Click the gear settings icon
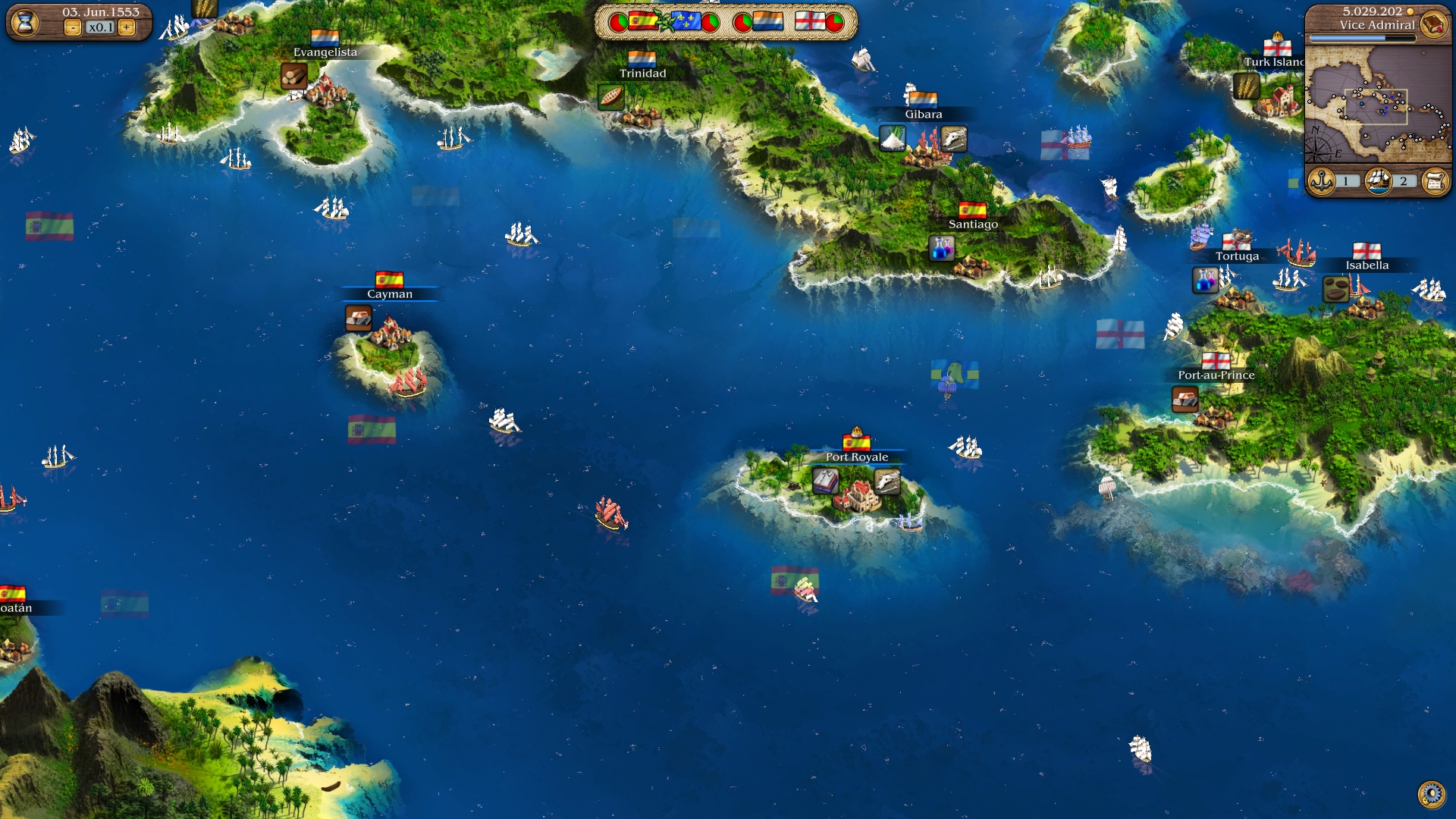The width and height of the screenshot is (1456, 819). [1431, 794]
